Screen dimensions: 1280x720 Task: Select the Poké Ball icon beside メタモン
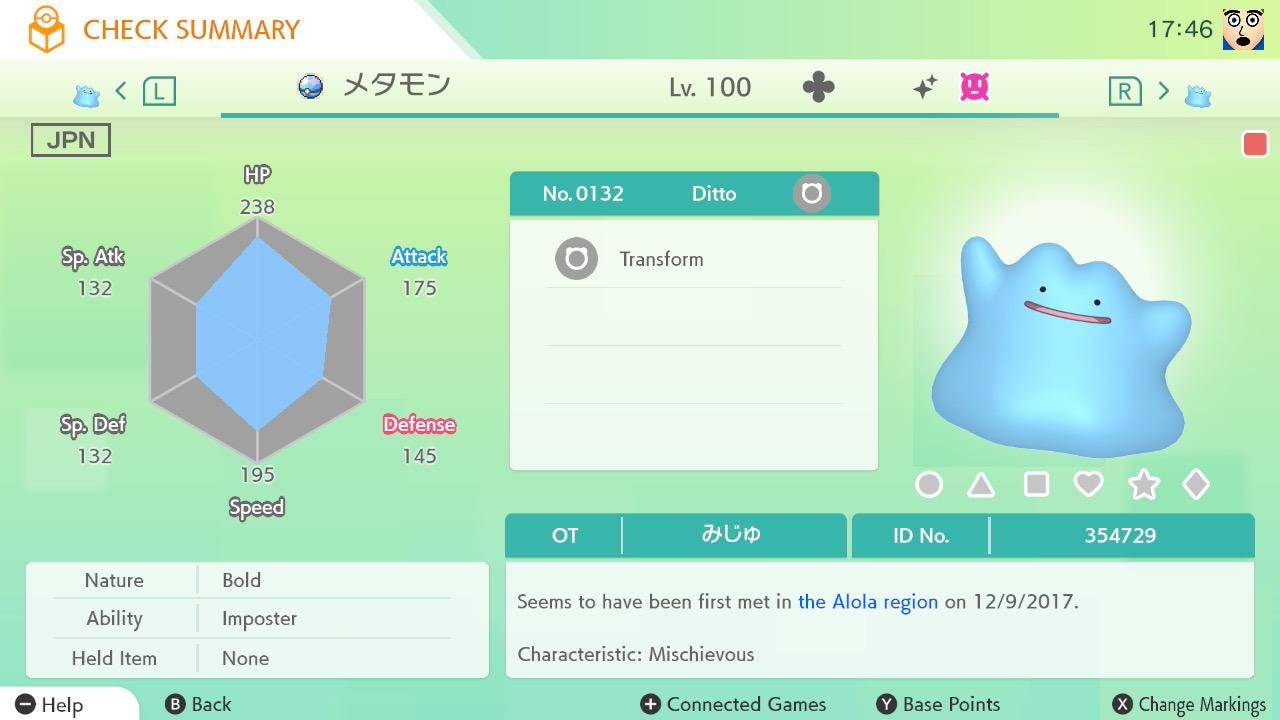pos(311,87)
